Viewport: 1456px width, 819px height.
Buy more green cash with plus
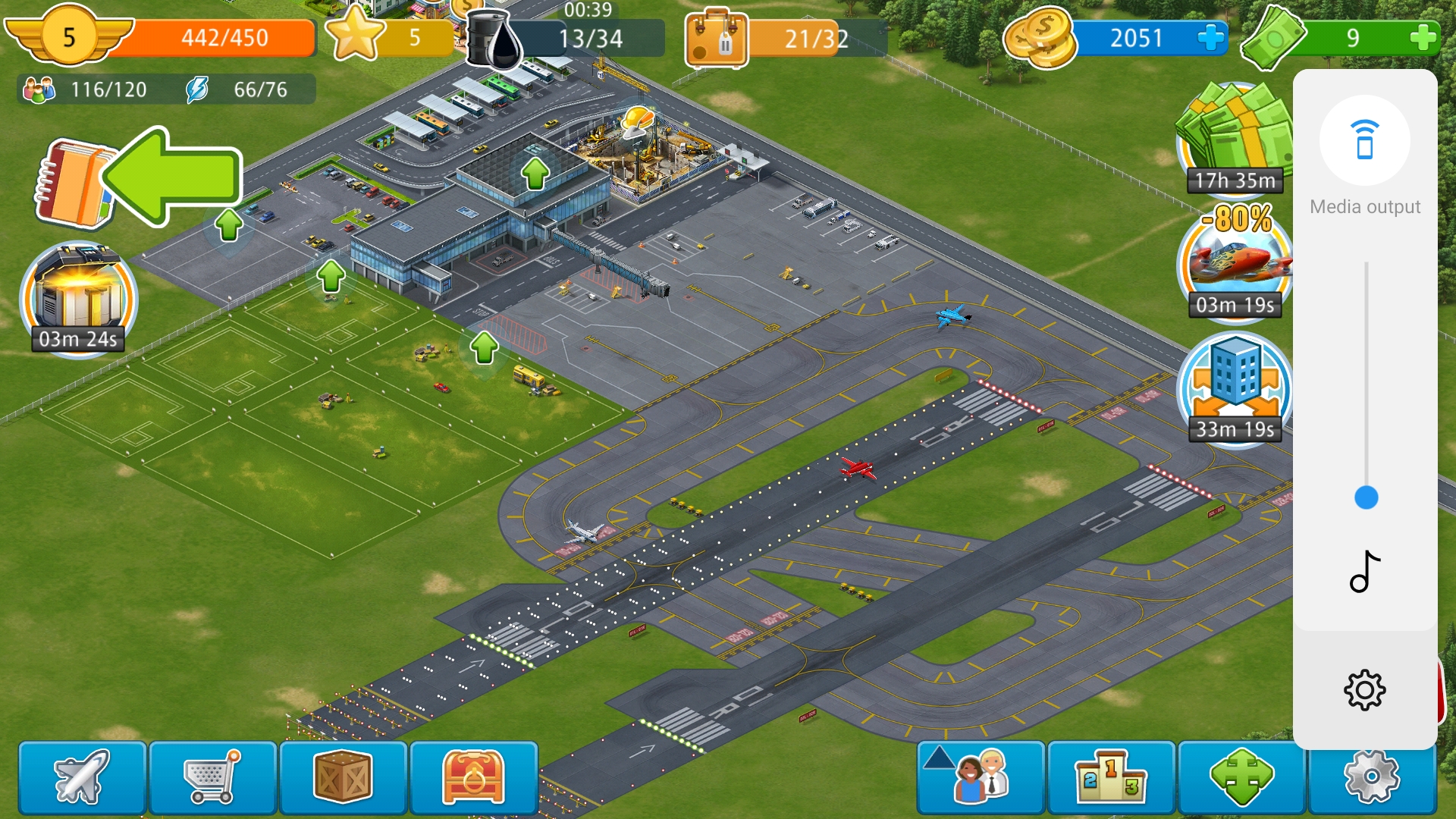tap(1423, 38)
